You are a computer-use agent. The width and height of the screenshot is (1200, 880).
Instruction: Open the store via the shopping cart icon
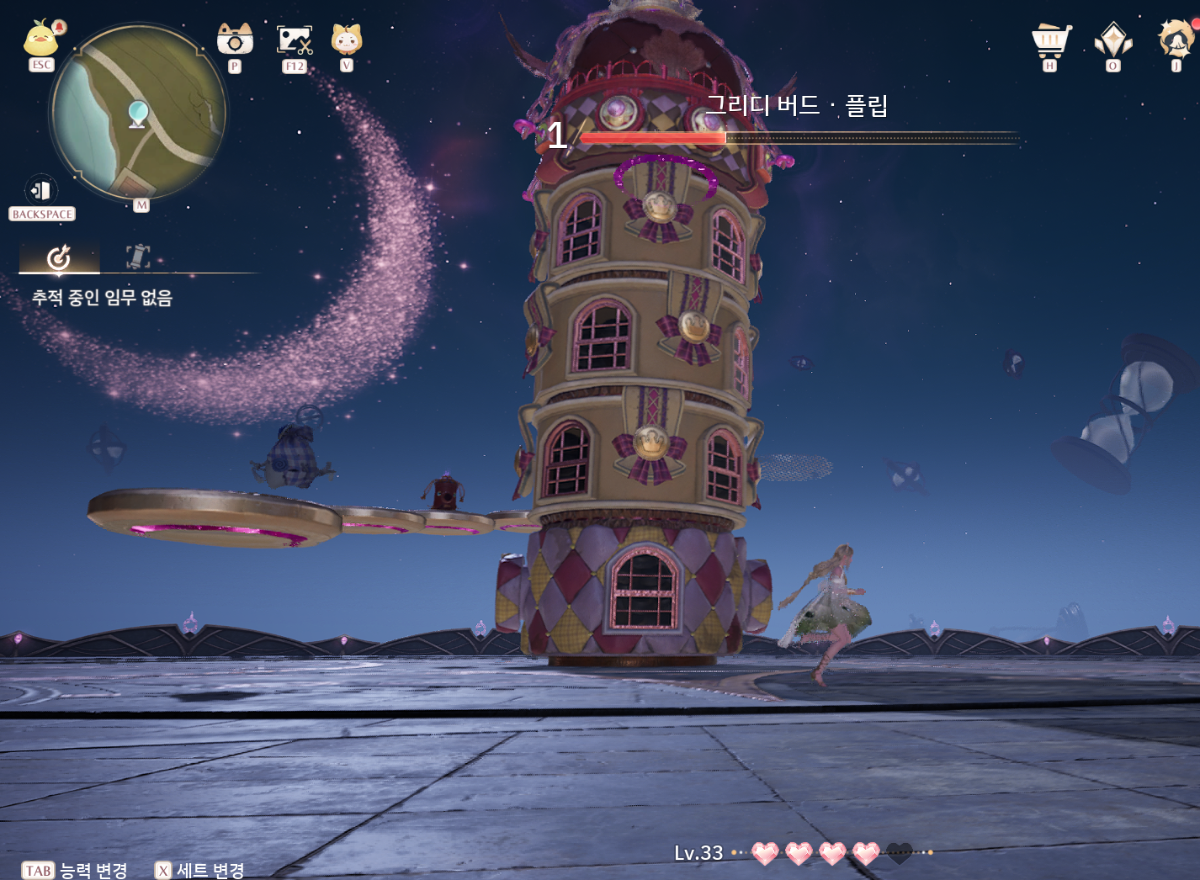tap(1050, 40)
